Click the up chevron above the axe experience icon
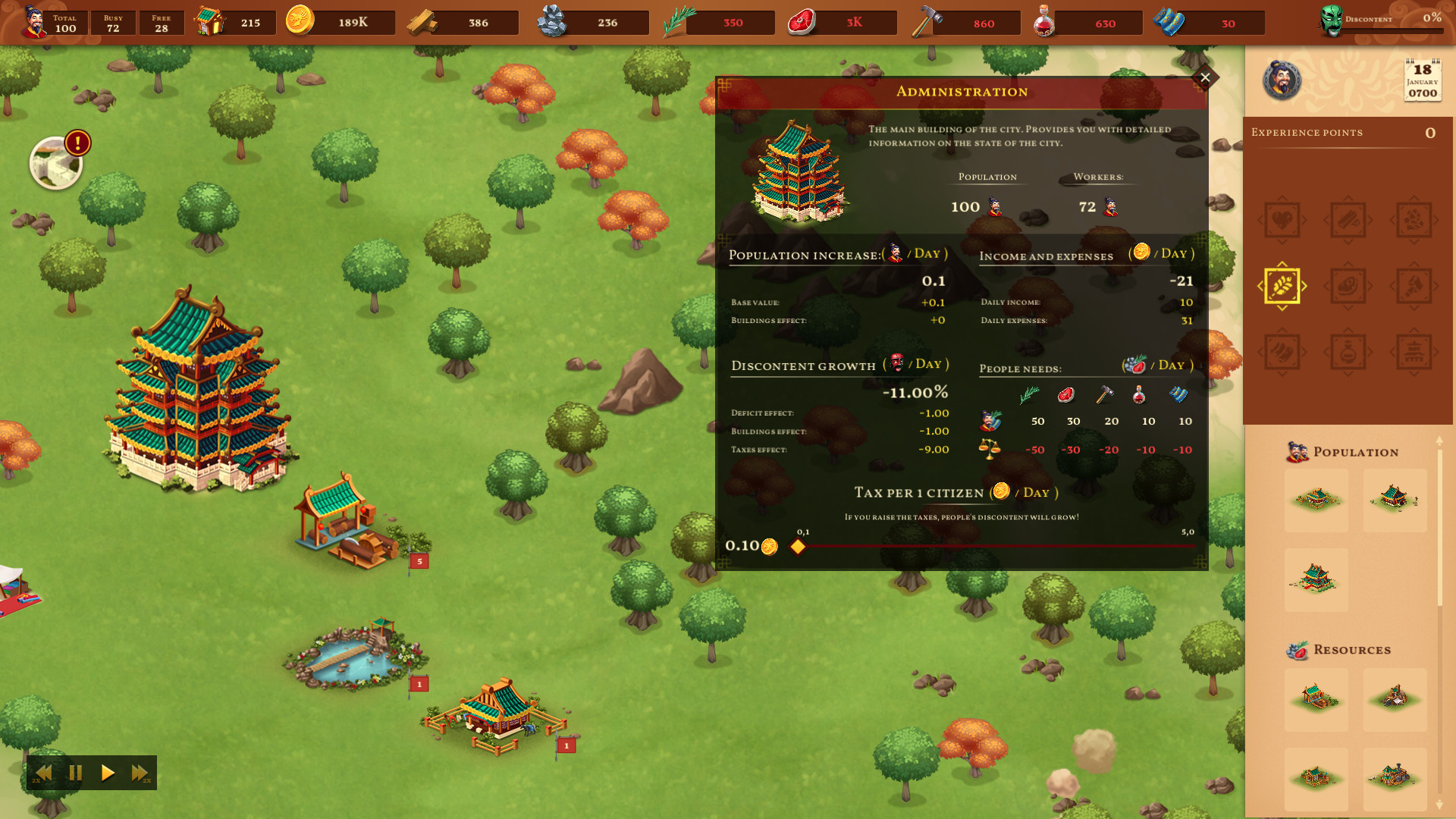This screenshot has width=1456, height=819. 1414,263
